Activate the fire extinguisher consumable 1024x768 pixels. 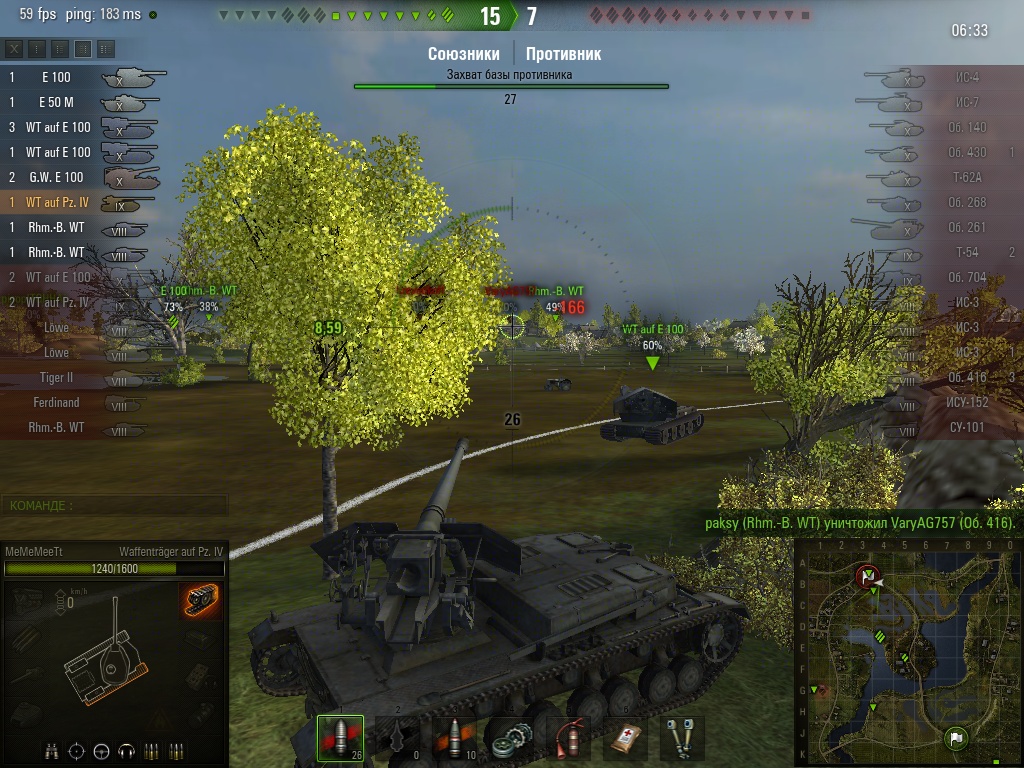pyautogui.click(x=570, y=738)
